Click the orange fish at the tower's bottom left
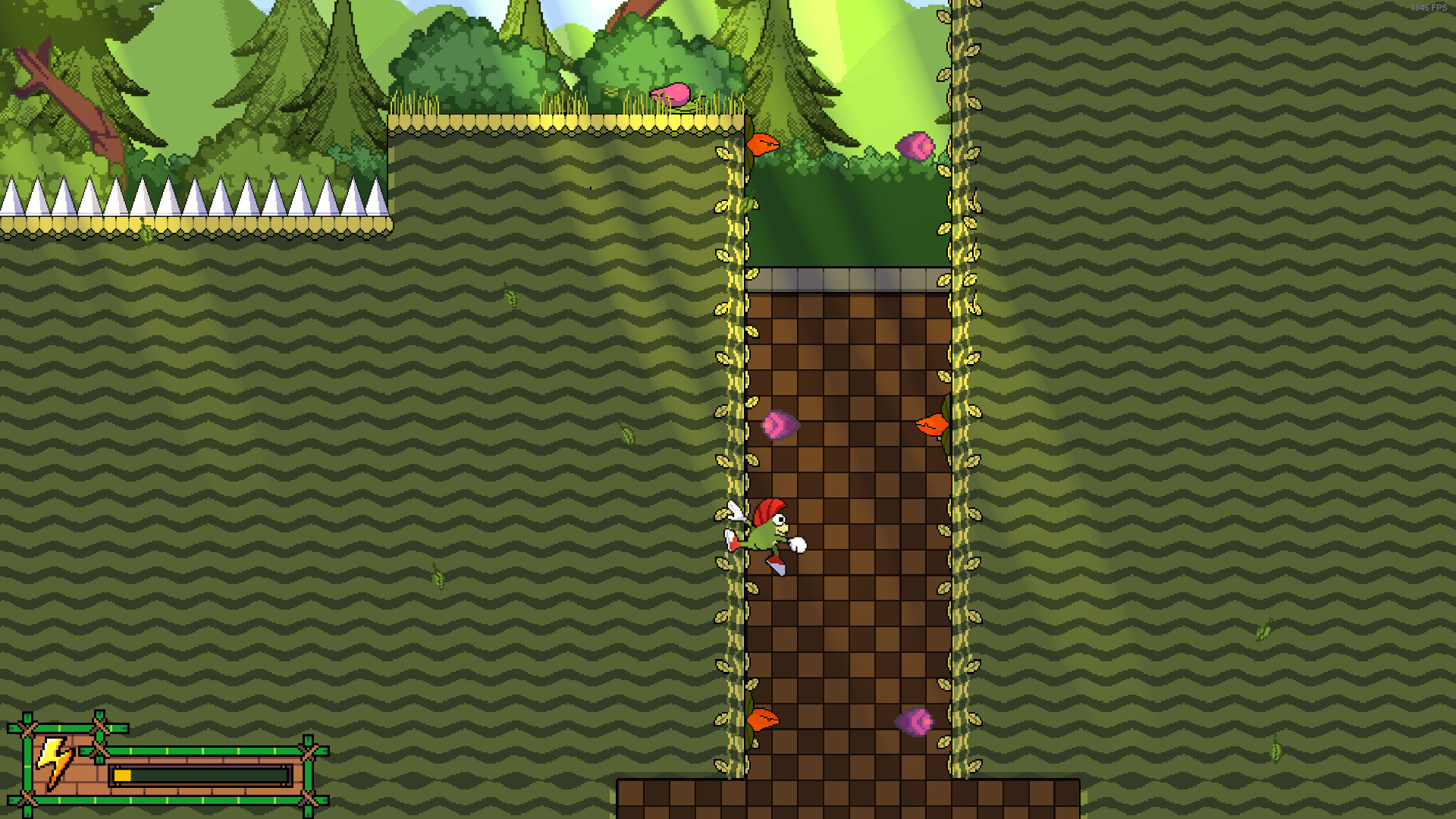Screen dimensions: 1456x819 pyautogui.click(x=762, y=719)
